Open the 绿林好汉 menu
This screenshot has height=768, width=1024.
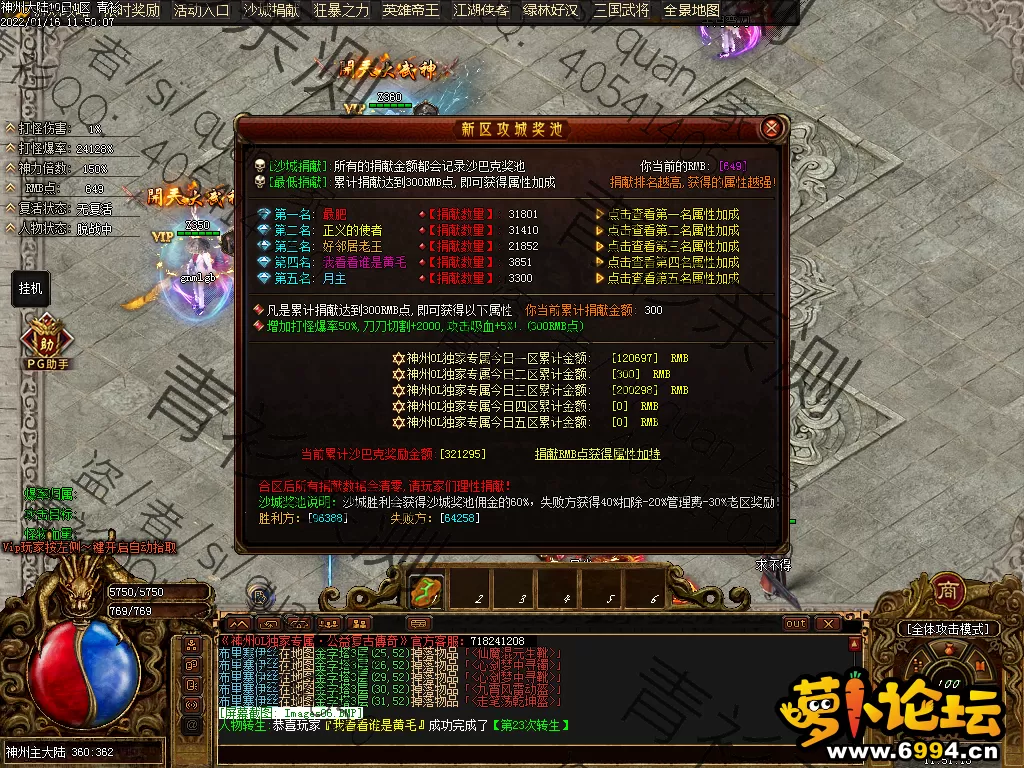[551, 11]
